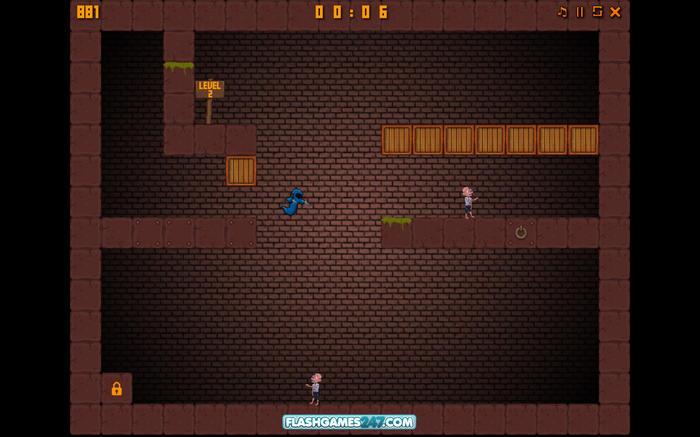Toggle the music note sound icon
This screenshot has width=700, height=437.
click(x=562, y=12)
